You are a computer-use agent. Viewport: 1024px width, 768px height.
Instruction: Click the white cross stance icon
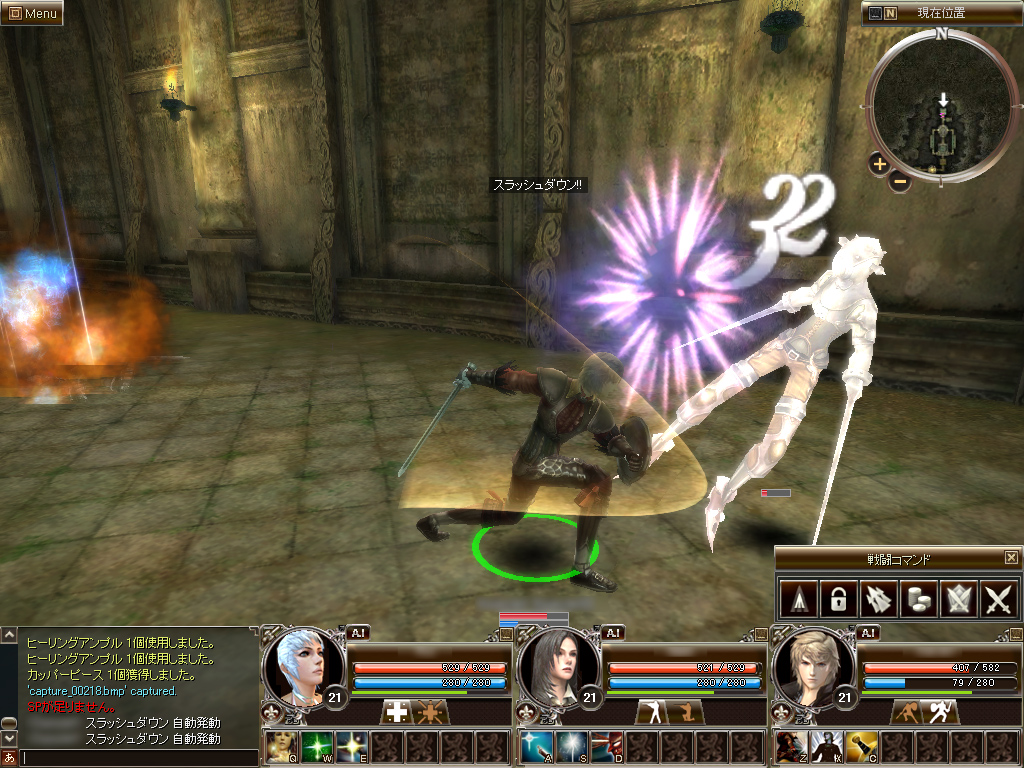(397, 712)
